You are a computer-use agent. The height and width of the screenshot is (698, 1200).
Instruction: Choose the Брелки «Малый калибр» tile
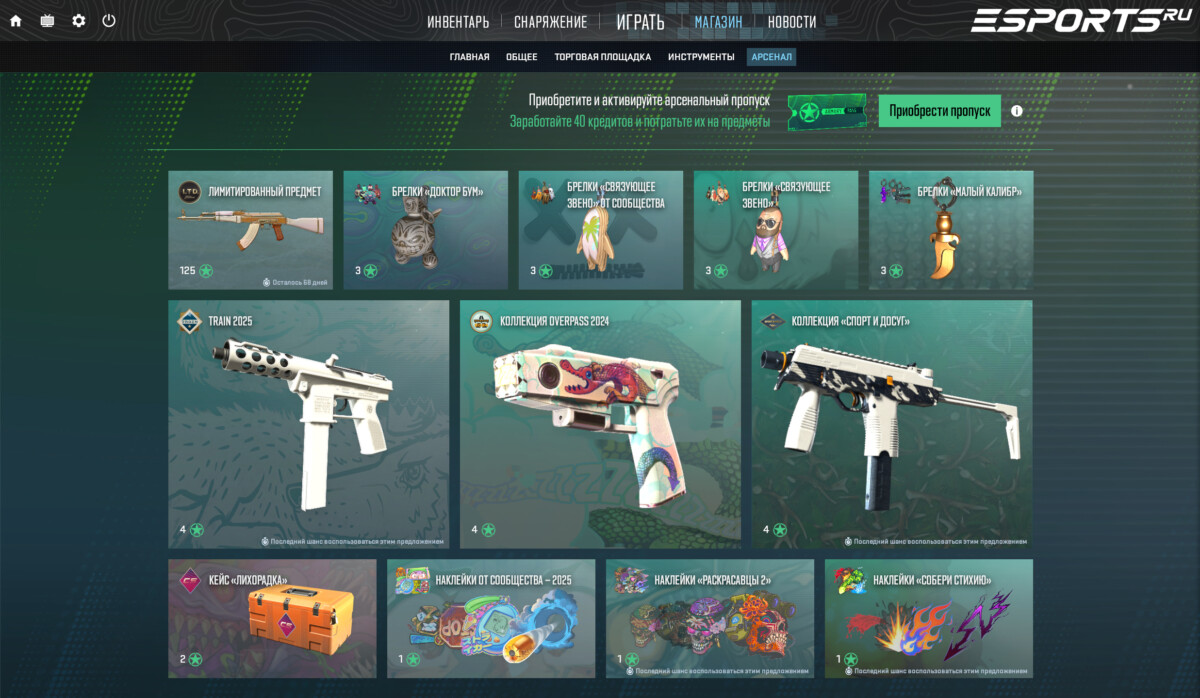(x=950, y=230)
